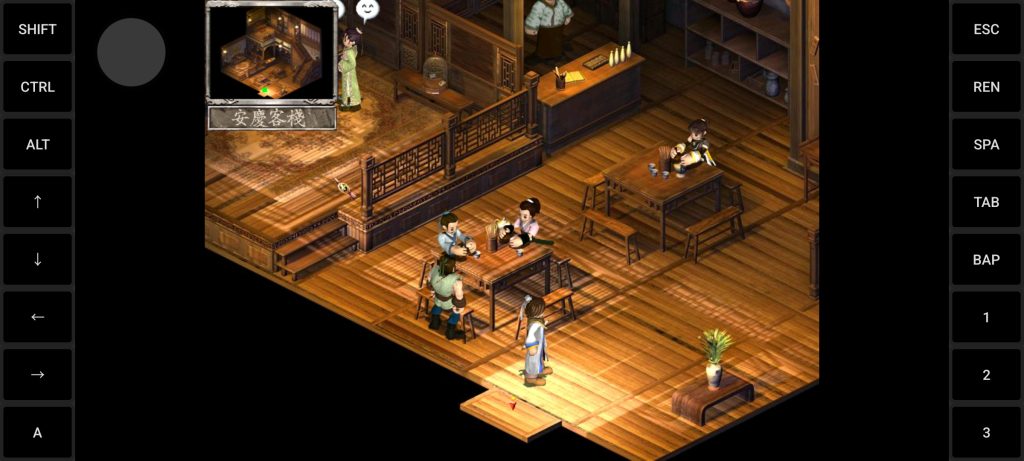Tap the CTRL overlay key

click(x=38, y=87)
